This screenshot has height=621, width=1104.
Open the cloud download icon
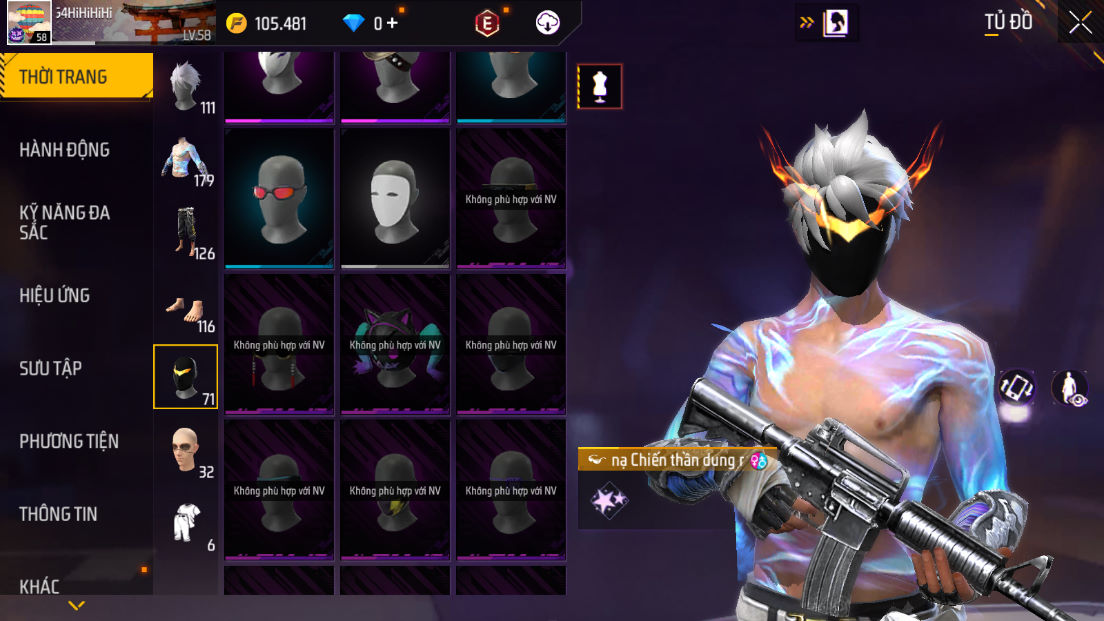548,23
